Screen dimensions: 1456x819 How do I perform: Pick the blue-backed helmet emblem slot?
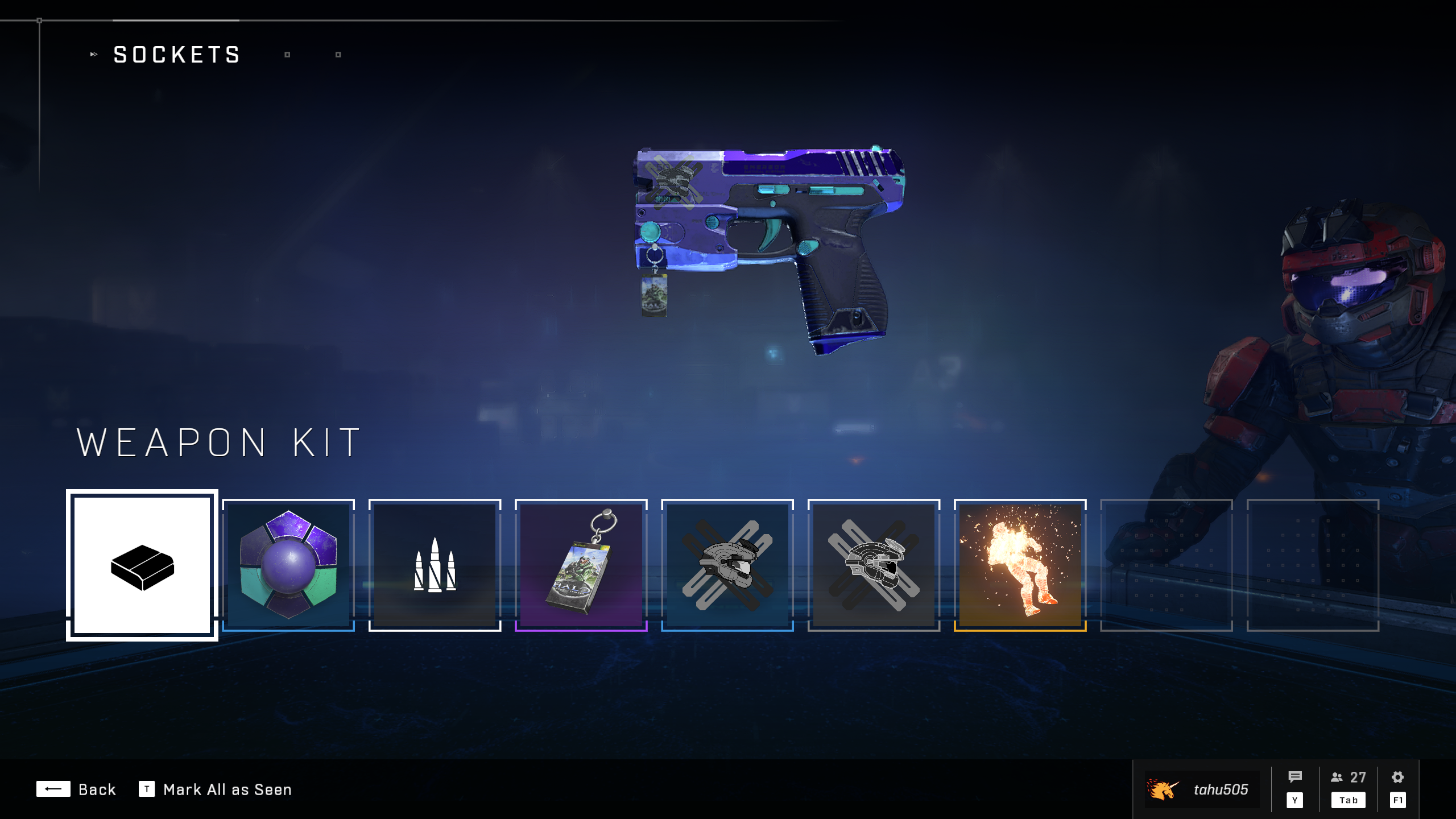pos(727,565)
